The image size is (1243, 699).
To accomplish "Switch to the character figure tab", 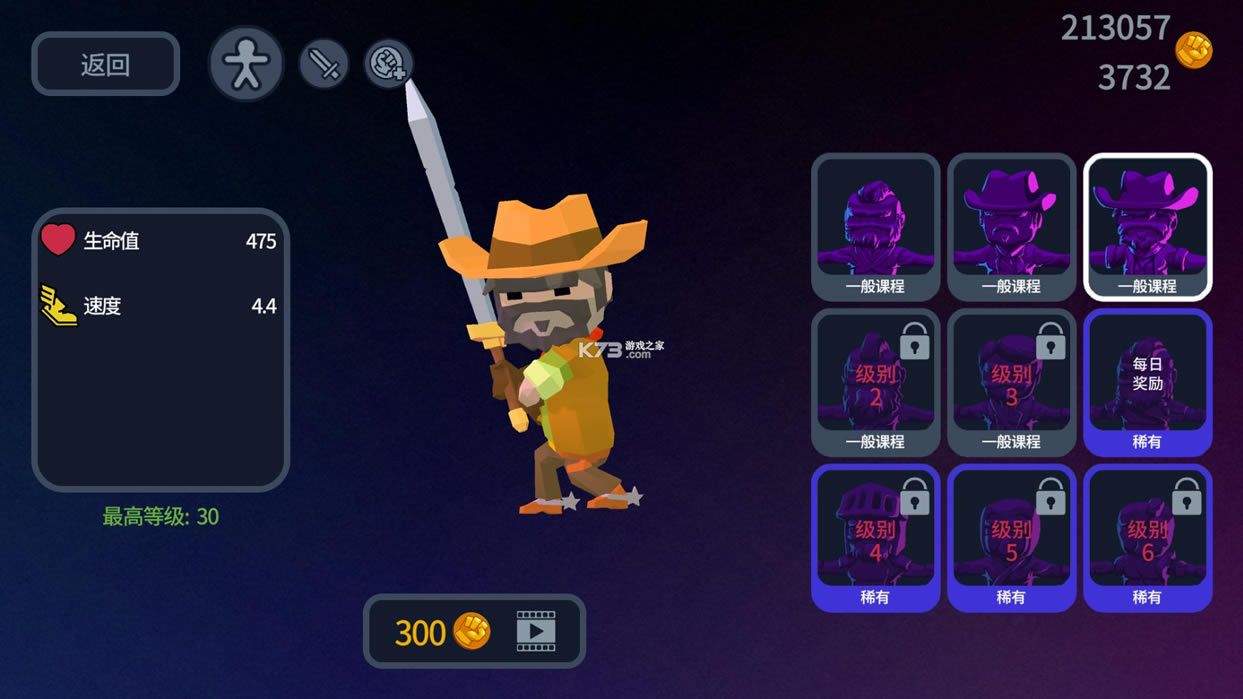I will [245, 64].
